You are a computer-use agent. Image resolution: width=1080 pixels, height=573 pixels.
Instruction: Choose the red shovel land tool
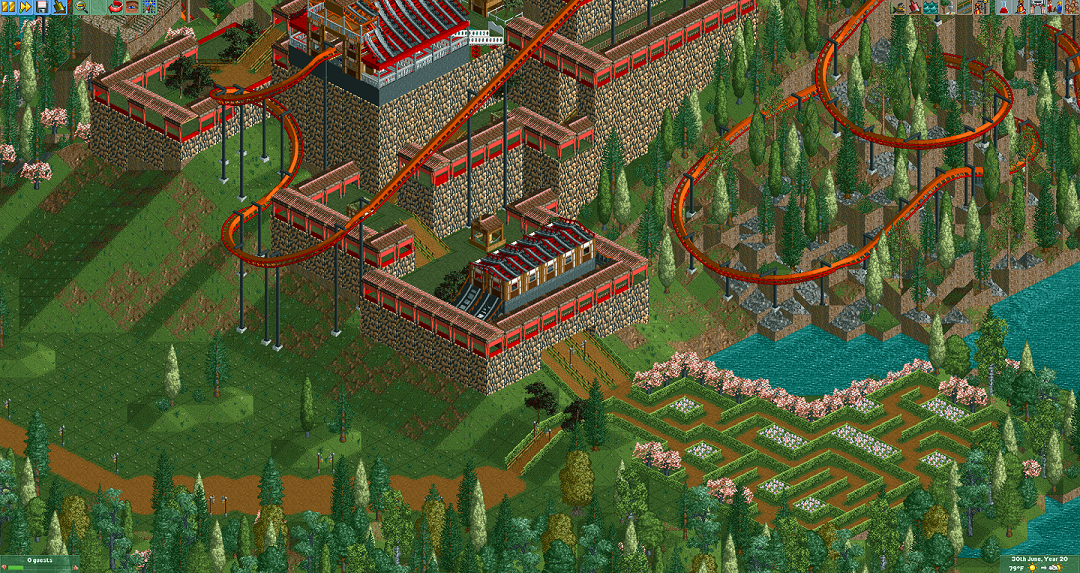(x=916, y=7)
